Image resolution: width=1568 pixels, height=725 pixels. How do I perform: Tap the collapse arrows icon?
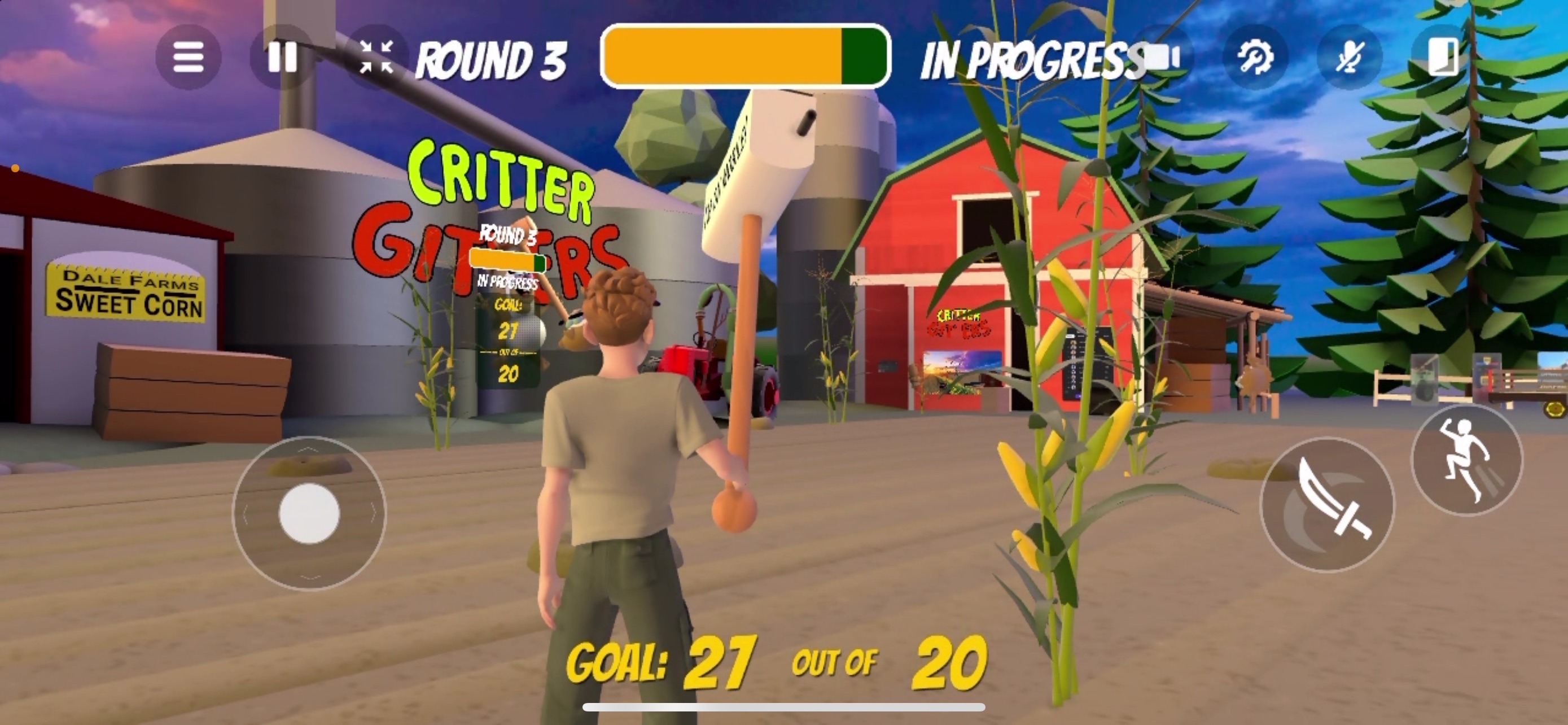376,57
